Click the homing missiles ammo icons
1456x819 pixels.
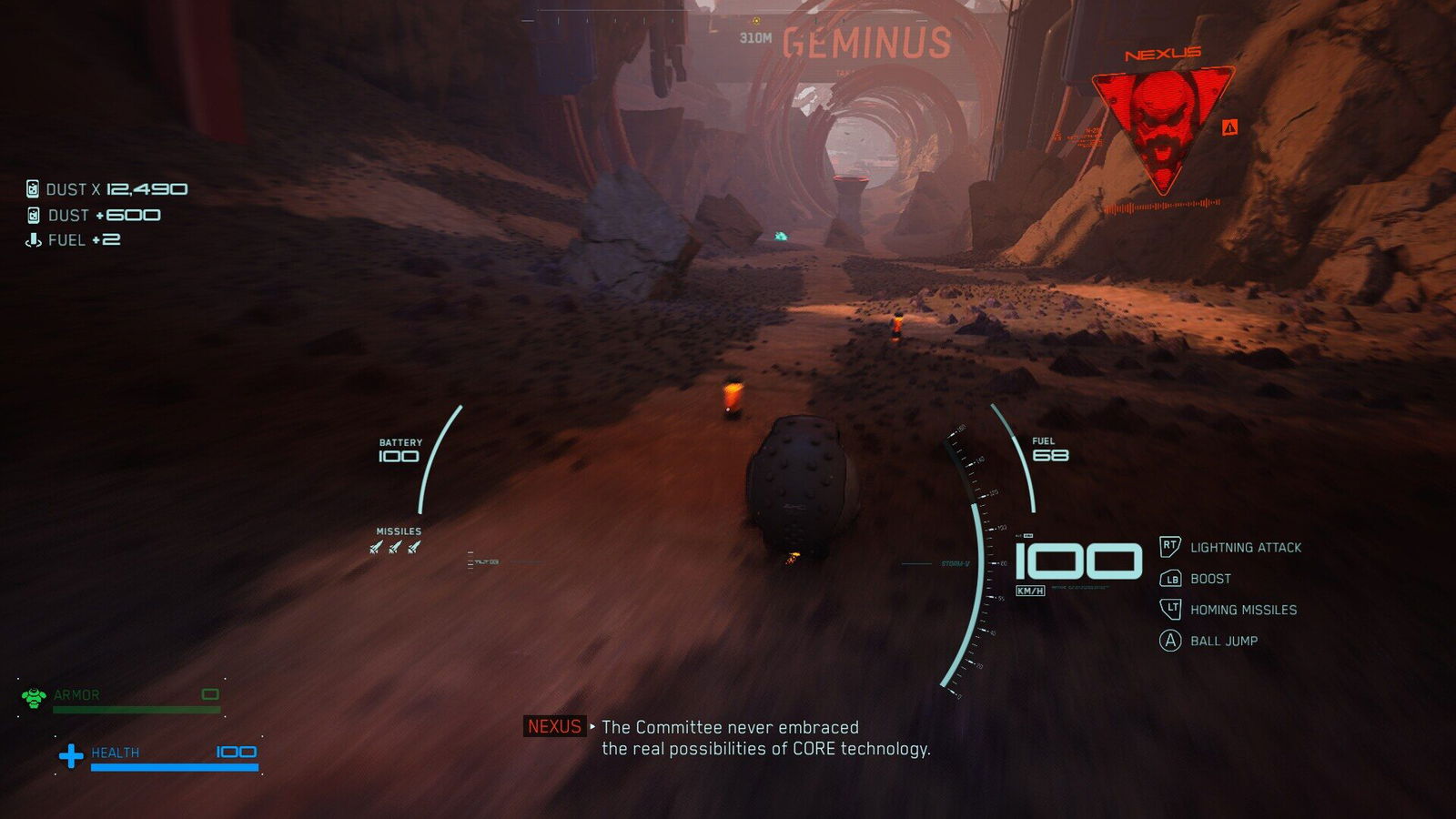point(395,547)
